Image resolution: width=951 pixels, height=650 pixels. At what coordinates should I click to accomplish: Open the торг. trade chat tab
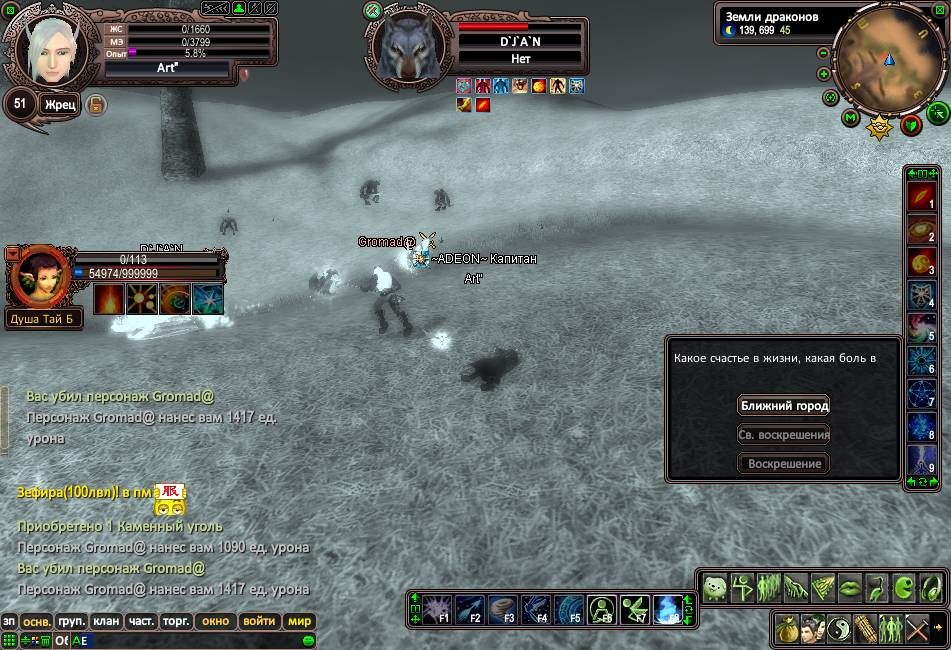pos(176,621)
